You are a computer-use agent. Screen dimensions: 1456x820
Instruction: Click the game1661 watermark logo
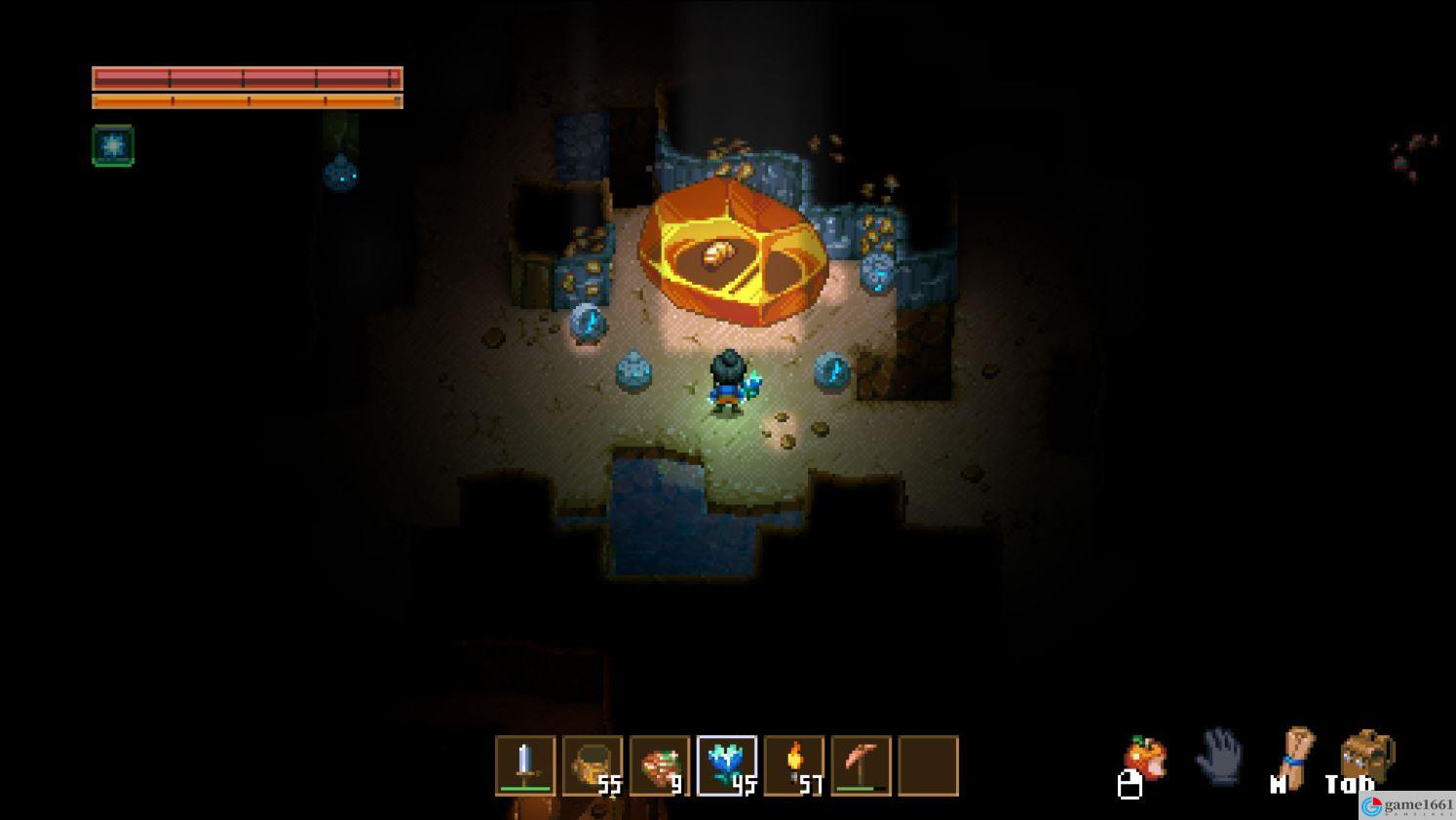1406,805
